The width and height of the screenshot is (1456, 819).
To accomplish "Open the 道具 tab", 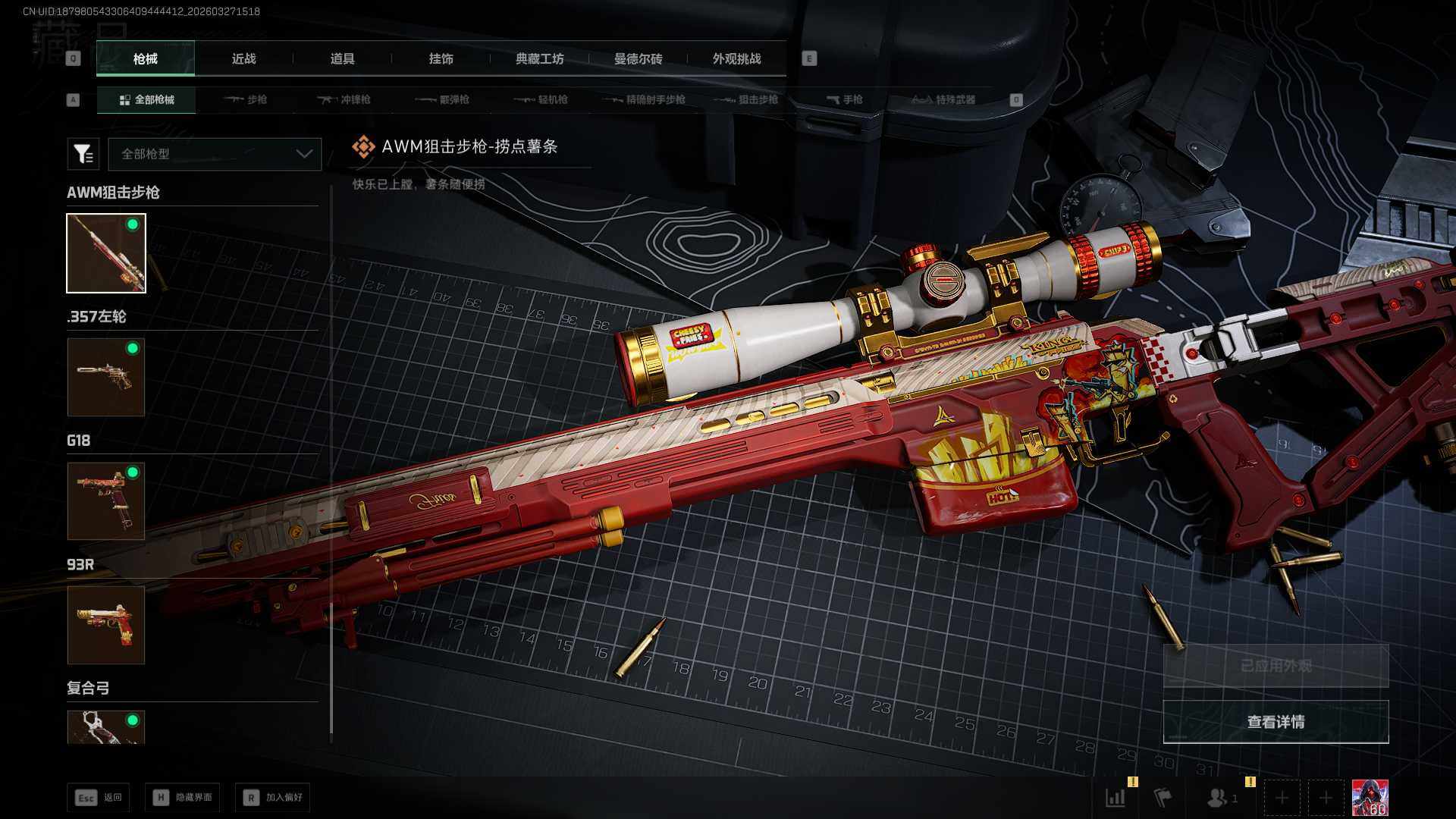I will (x=342, y=59).
